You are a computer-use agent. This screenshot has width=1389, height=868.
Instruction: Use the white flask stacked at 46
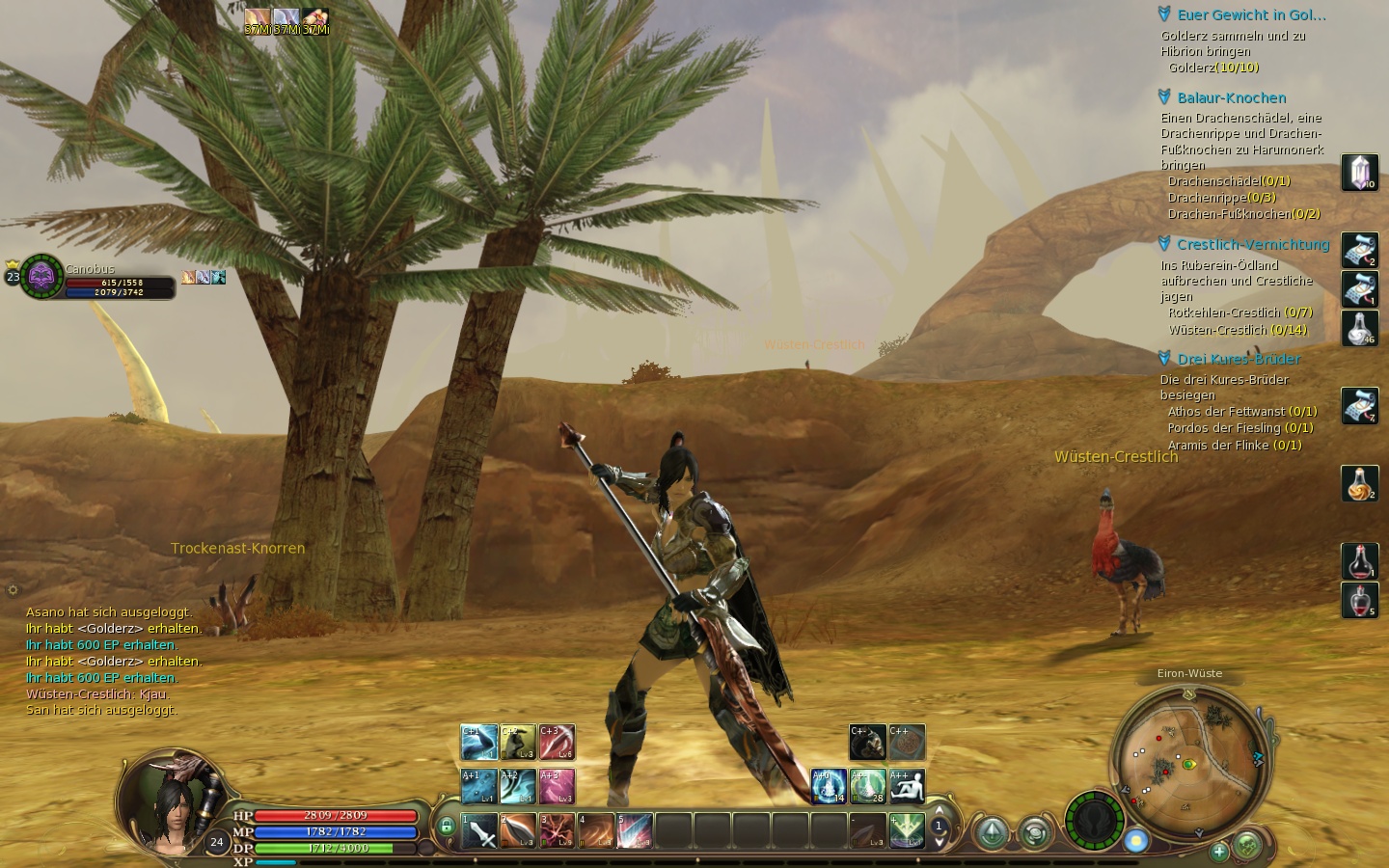pyautogui.click(x=1359, y=328)
